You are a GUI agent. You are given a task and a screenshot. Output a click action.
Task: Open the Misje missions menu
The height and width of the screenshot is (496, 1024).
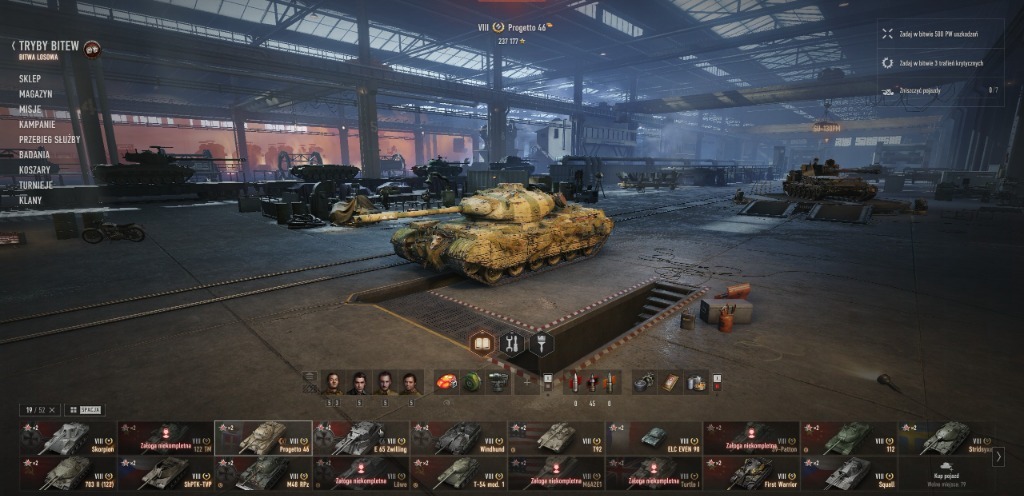[30, 109]
